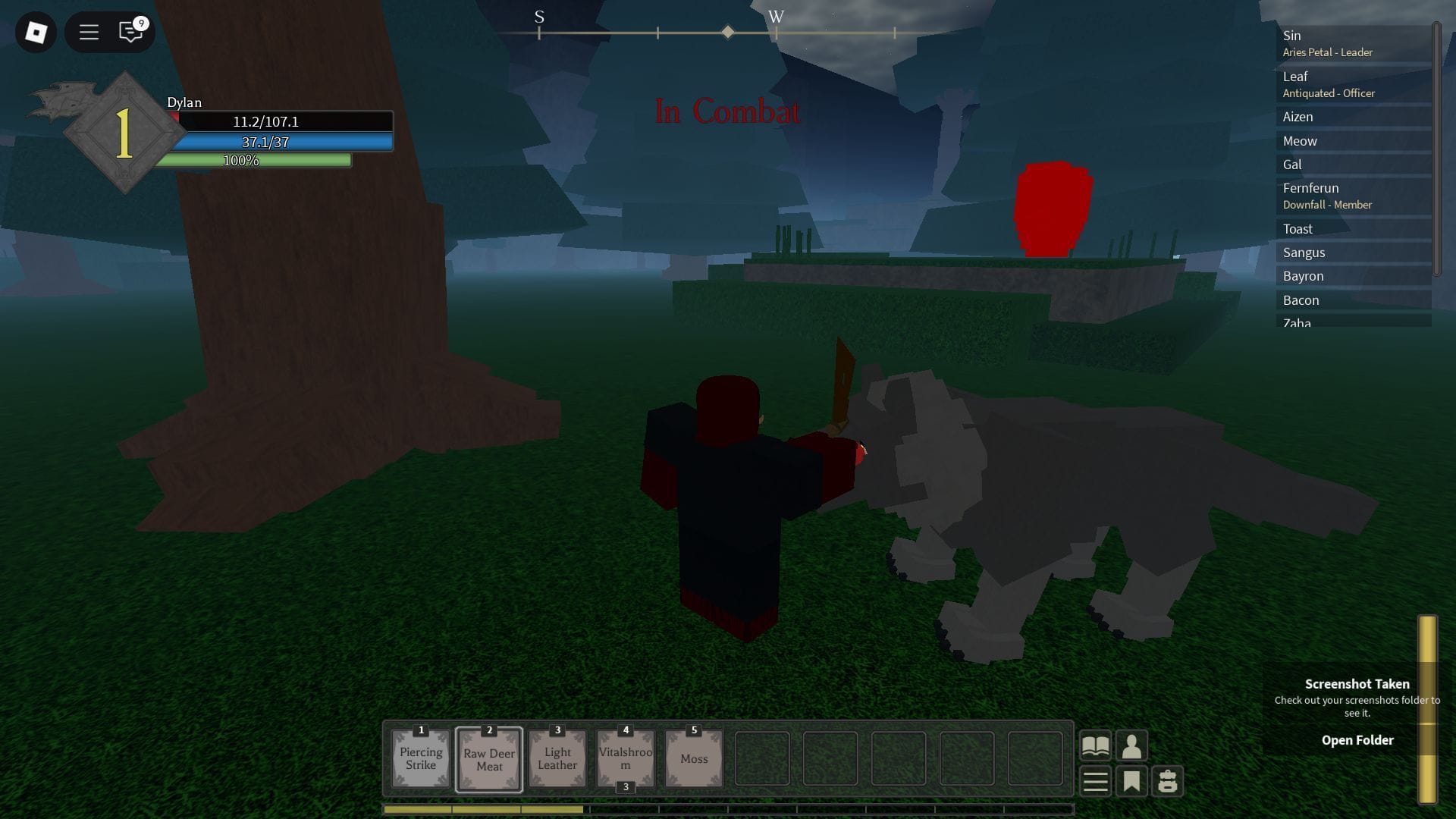
Task: Open the backpack inventory icon
Action: [x=1169, y=780]
